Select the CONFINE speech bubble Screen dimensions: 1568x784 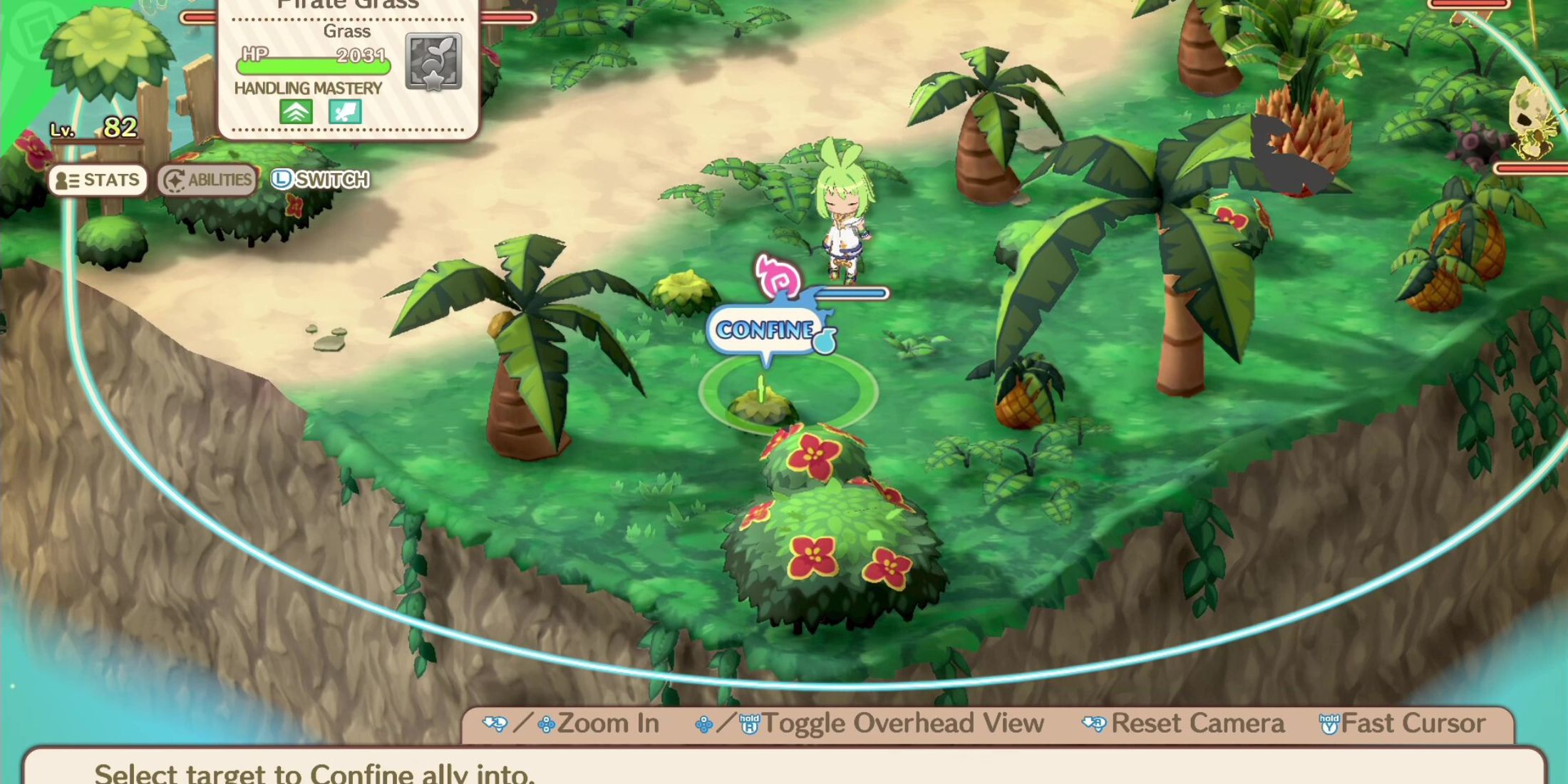tap(764, 329)
